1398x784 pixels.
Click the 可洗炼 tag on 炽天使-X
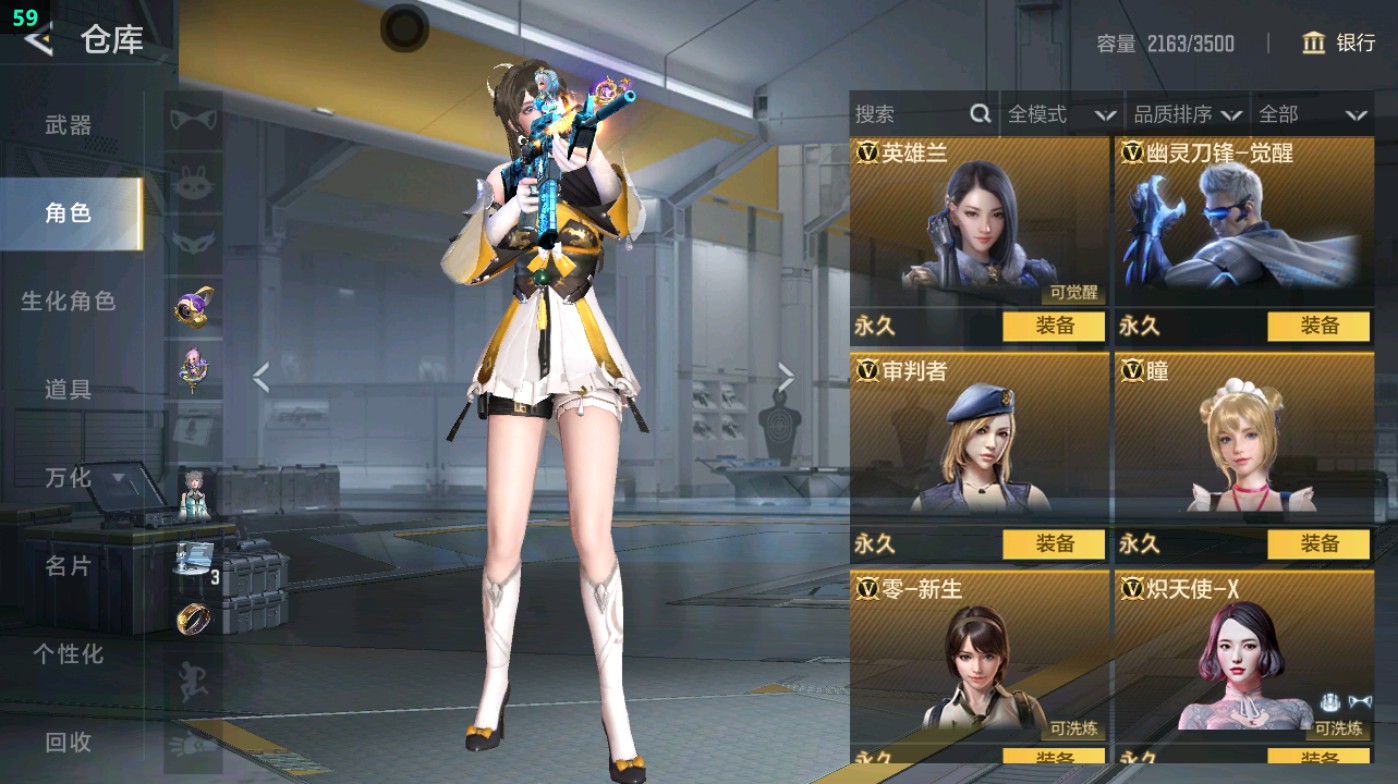pos(1337,730)
